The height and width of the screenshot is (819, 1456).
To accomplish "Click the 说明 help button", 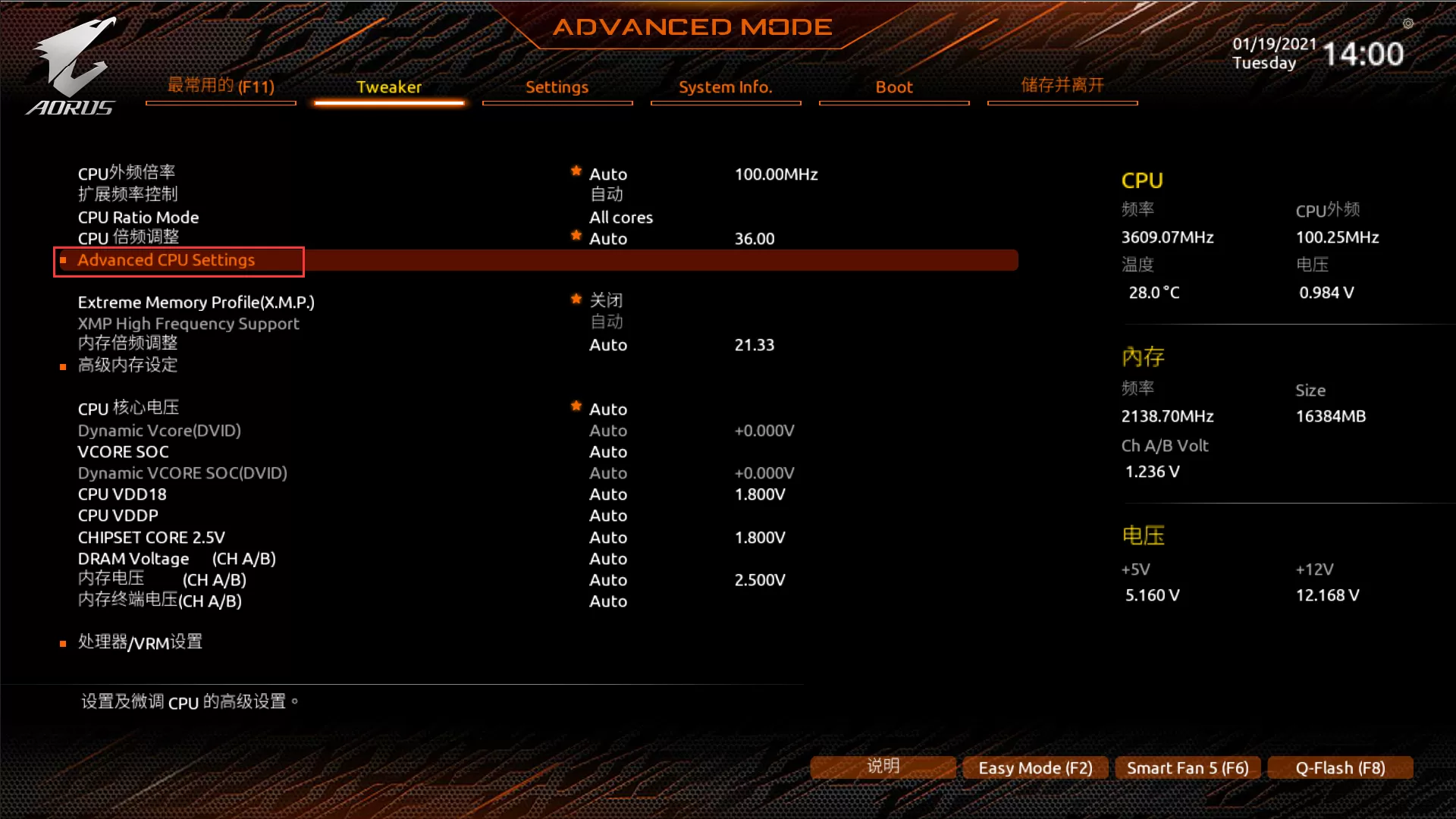I will [883, 767].
